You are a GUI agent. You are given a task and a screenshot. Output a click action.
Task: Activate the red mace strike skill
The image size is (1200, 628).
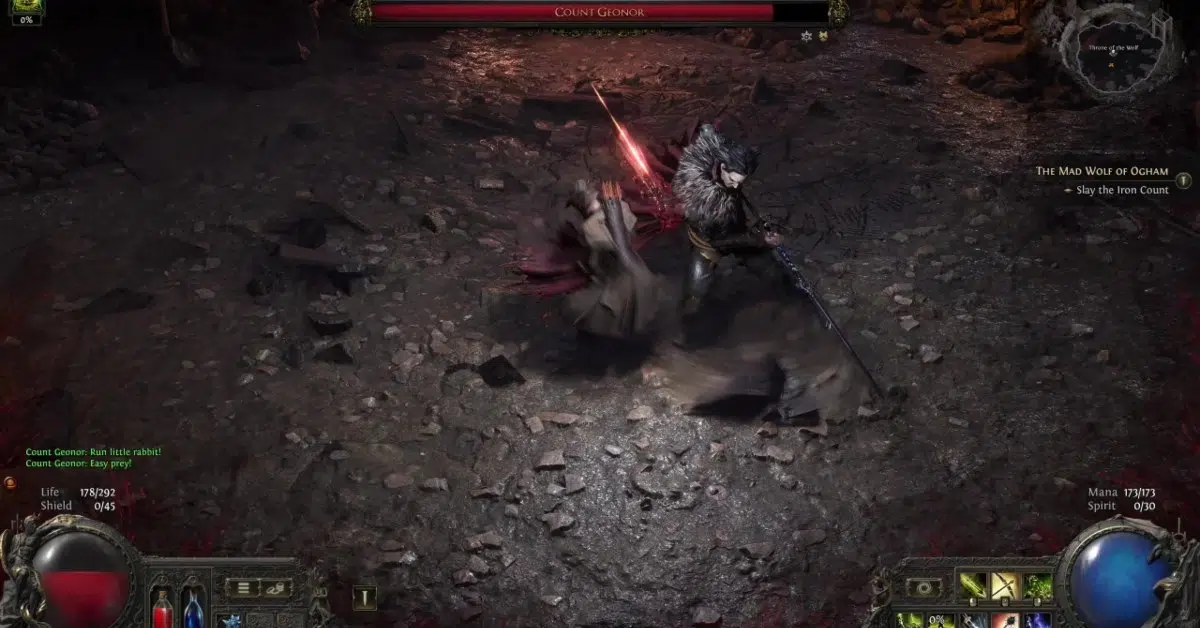point(1006,620)
